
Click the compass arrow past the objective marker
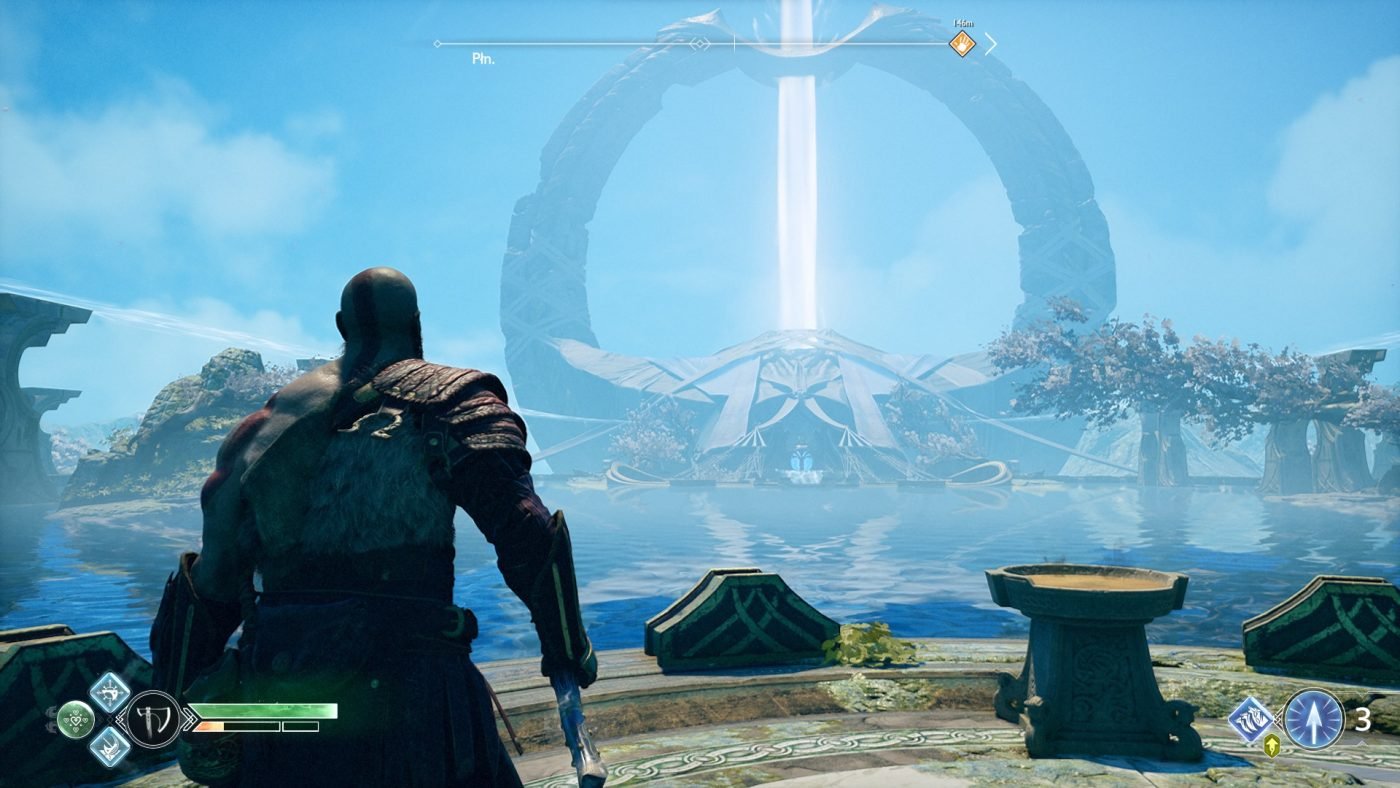990,44
